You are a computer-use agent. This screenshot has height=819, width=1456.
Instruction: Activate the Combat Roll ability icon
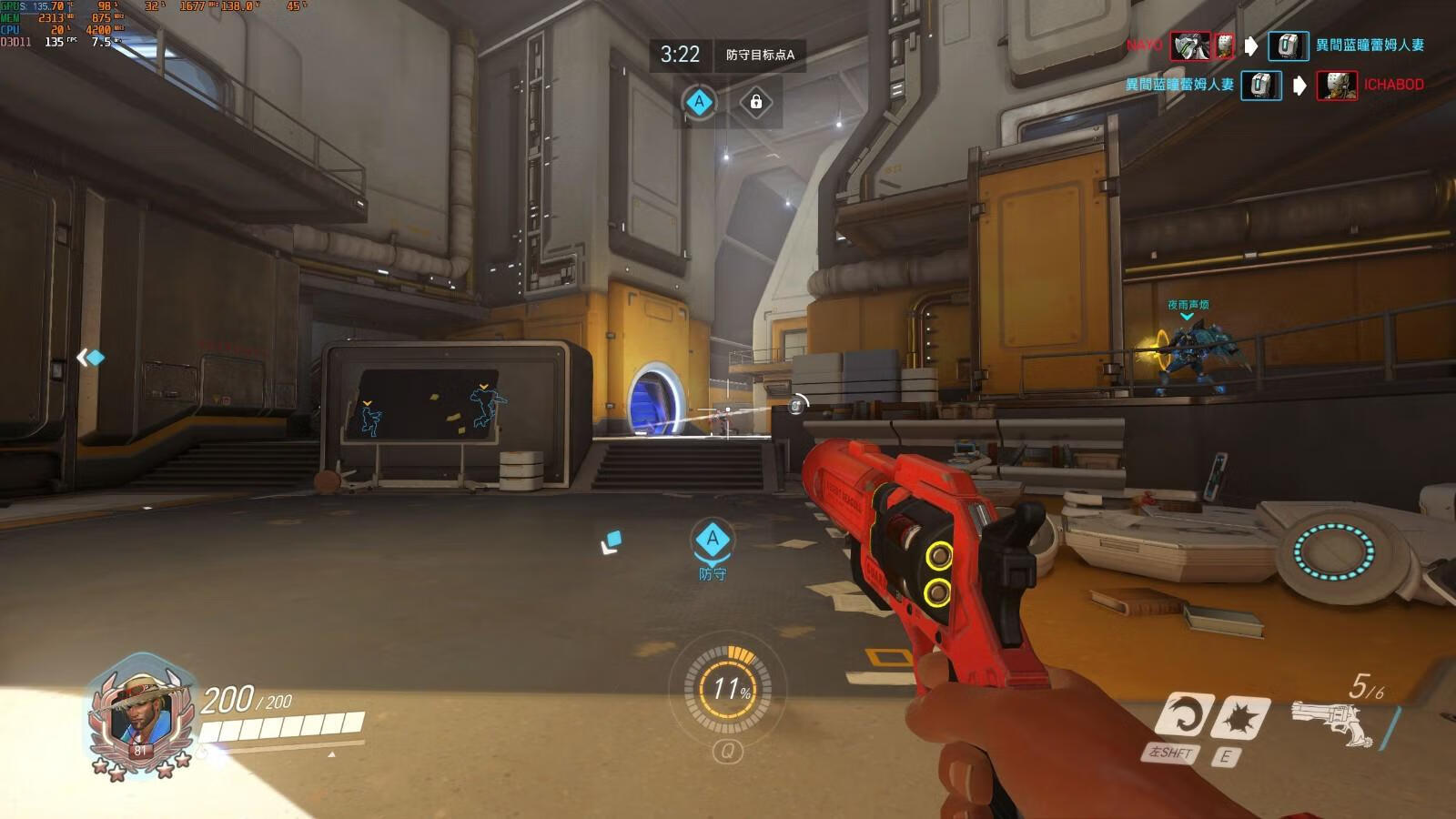tap(1184, 715)
